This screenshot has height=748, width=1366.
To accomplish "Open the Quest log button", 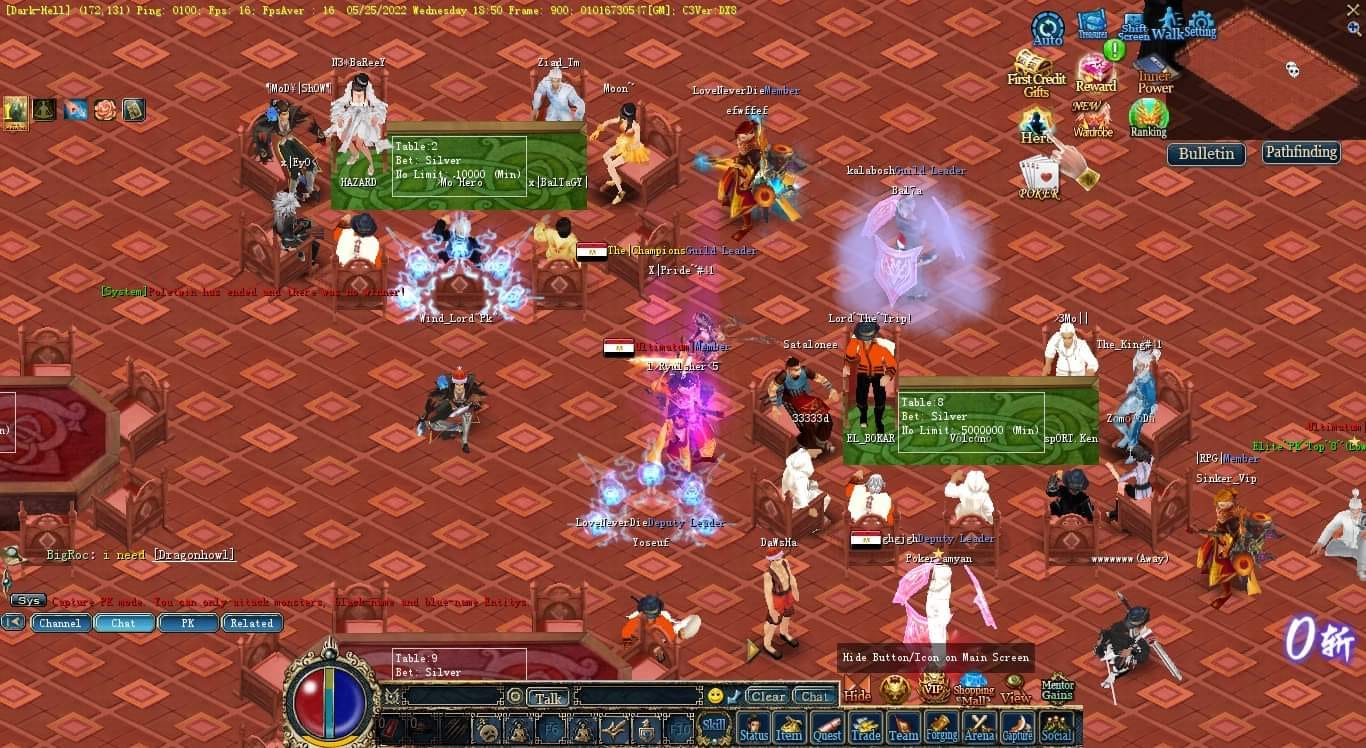I will [x=827, y=728].
